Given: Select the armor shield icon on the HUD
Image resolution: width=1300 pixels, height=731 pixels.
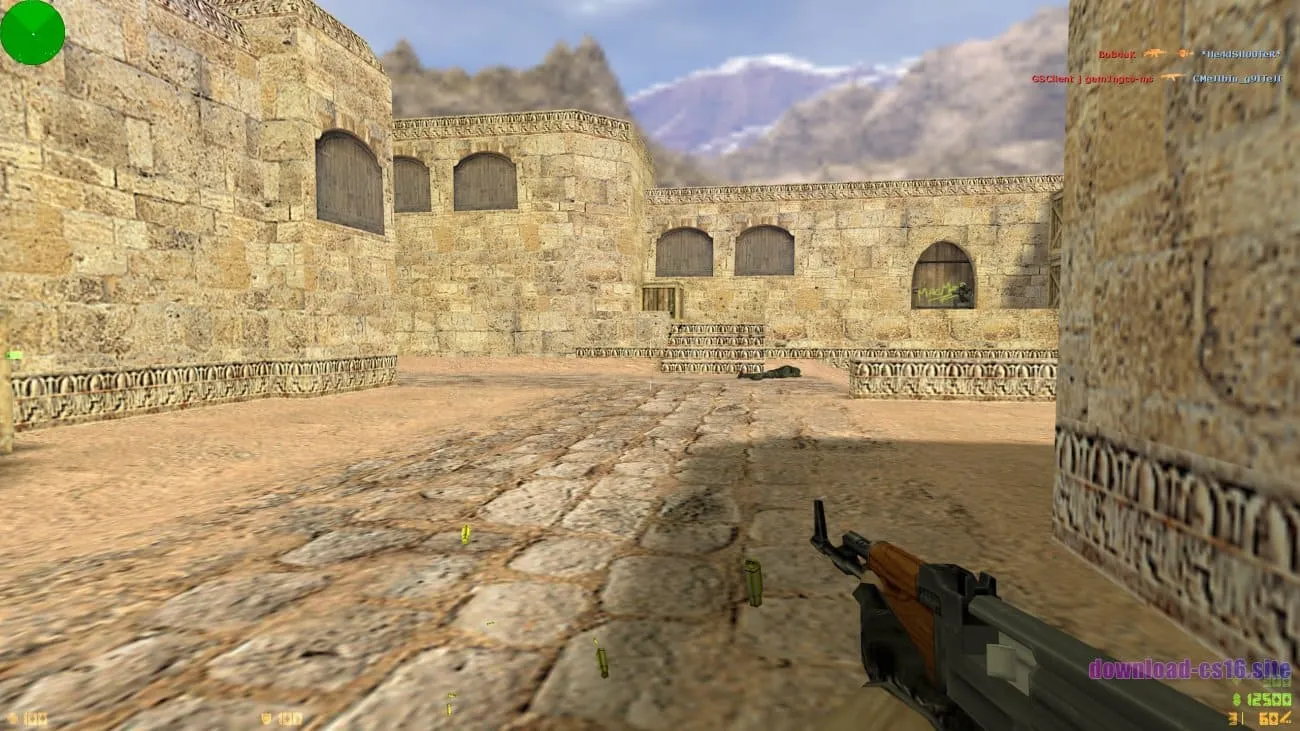Looking at the screenshot, I should (x=263, y=718).
